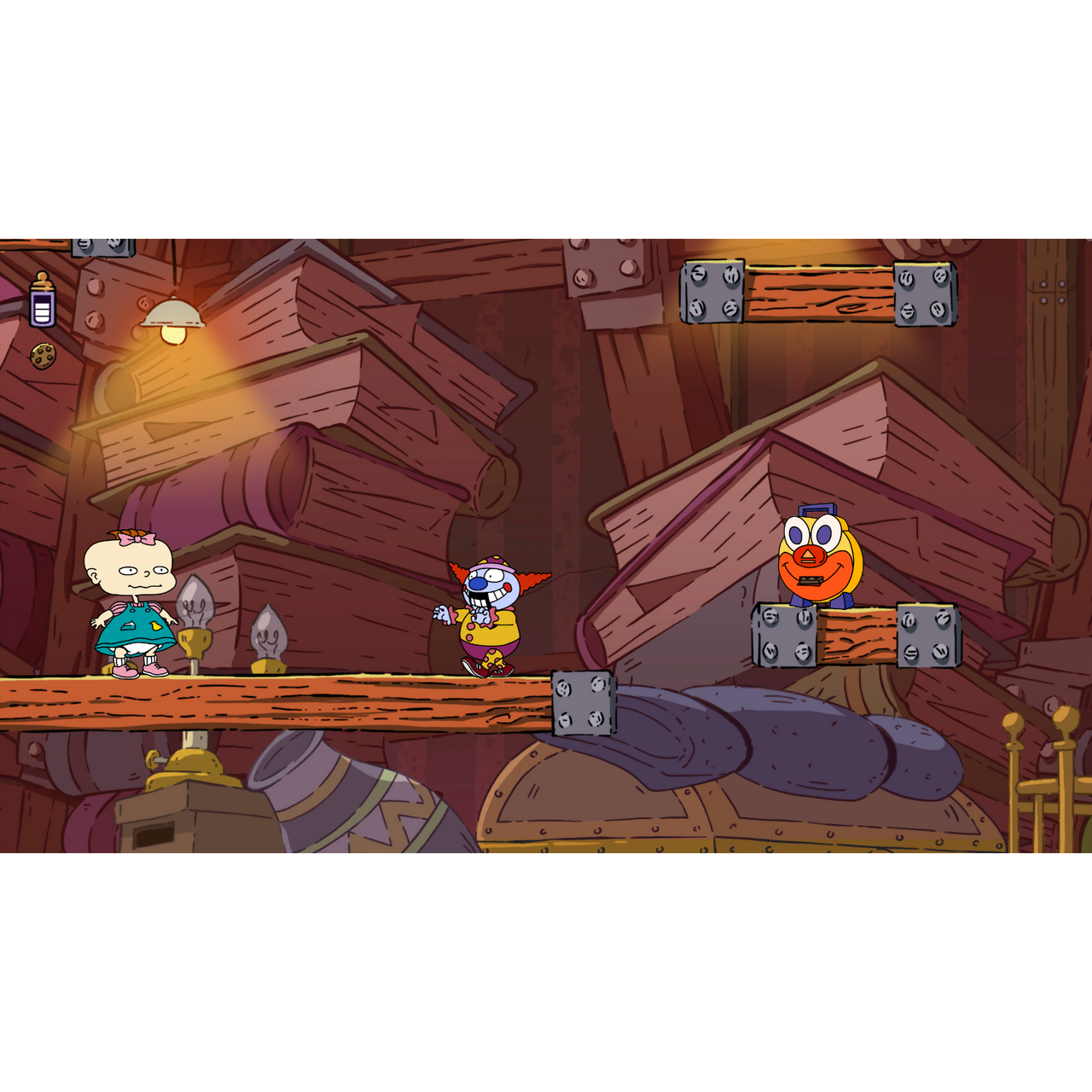Click the white fill meter inside the bottle
The height and width of the screenshot is (1092, 1092).
pyautogui.click(x=40, y=312)
